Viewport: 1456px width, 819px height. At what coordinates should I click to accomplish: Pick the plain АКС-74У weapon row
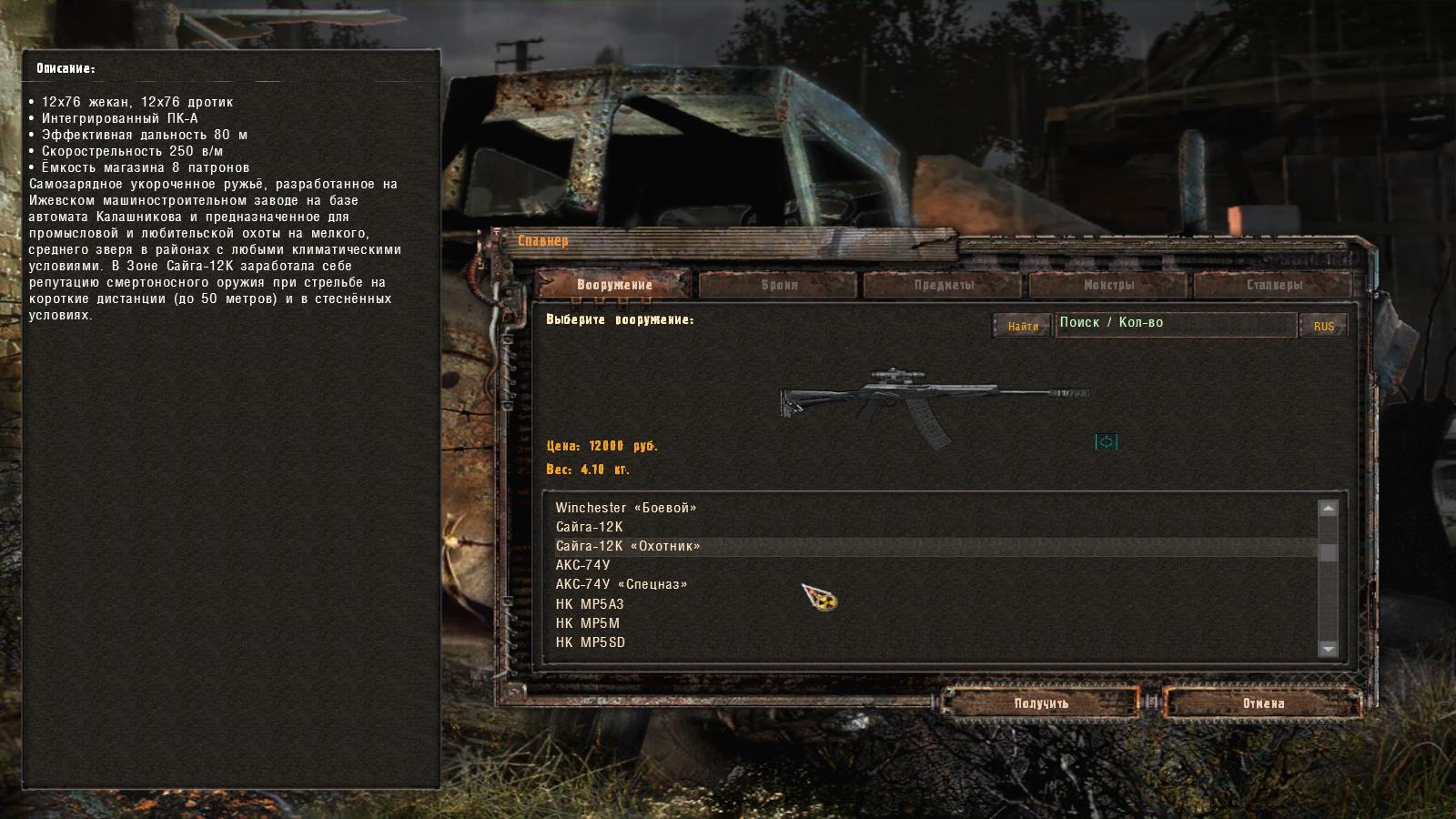[583, 565]
